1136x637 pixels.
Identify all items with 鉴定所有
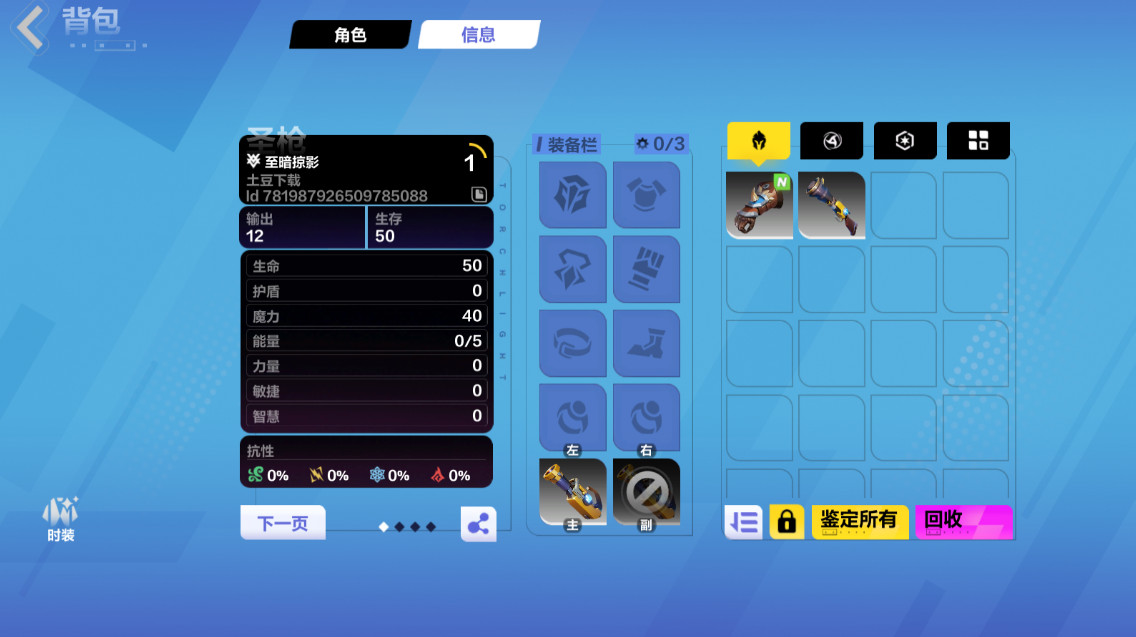click(x=859, y=522)
